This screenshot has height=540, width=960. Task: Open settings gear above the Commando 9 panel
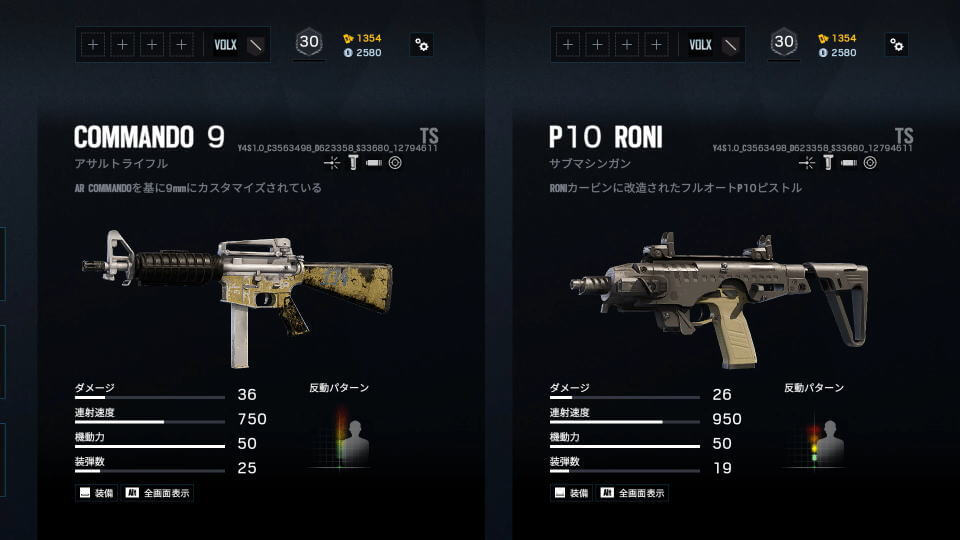[x=422, y=44]
